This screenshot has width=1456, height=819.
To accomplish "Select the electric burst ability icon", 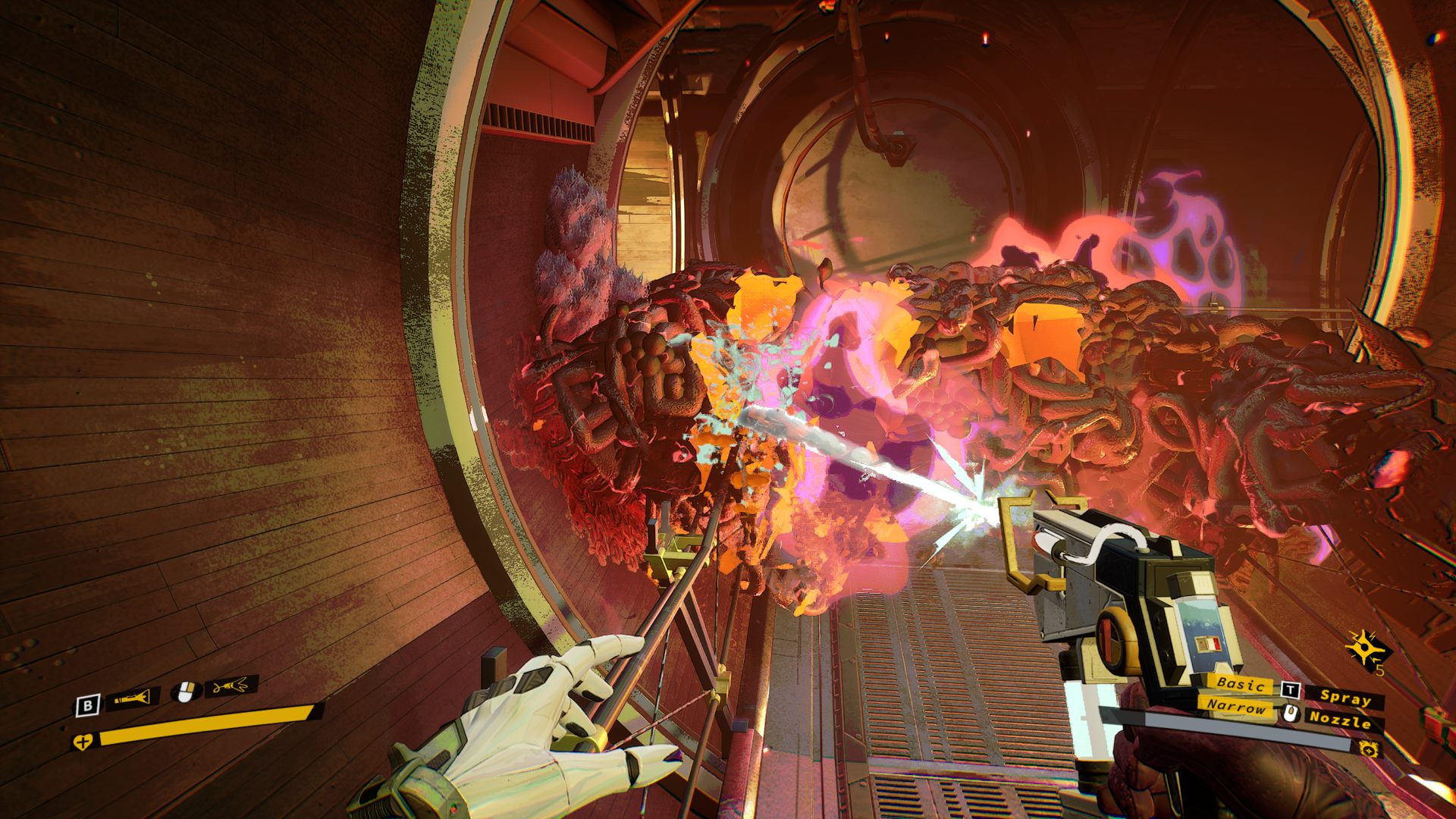I will click(1363, 650).
